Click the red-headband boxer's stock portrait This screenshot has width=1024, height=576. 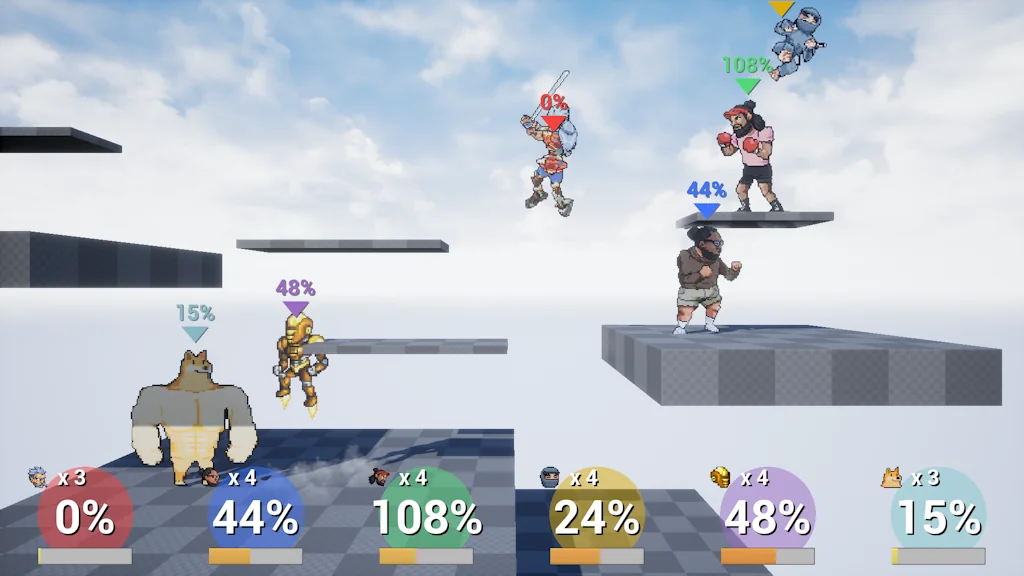[x=380, y=477]
